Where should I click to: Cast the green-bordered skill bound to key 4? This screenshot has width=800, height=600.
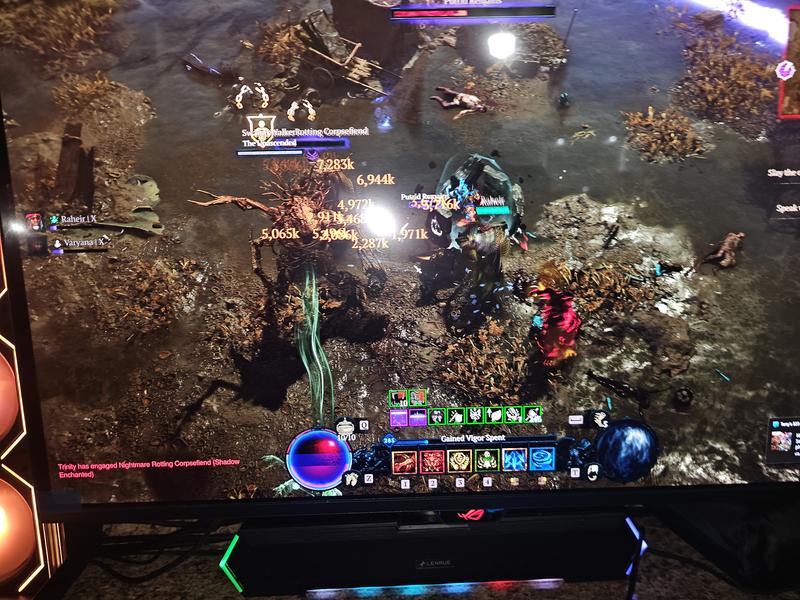[x=487, y=461]
